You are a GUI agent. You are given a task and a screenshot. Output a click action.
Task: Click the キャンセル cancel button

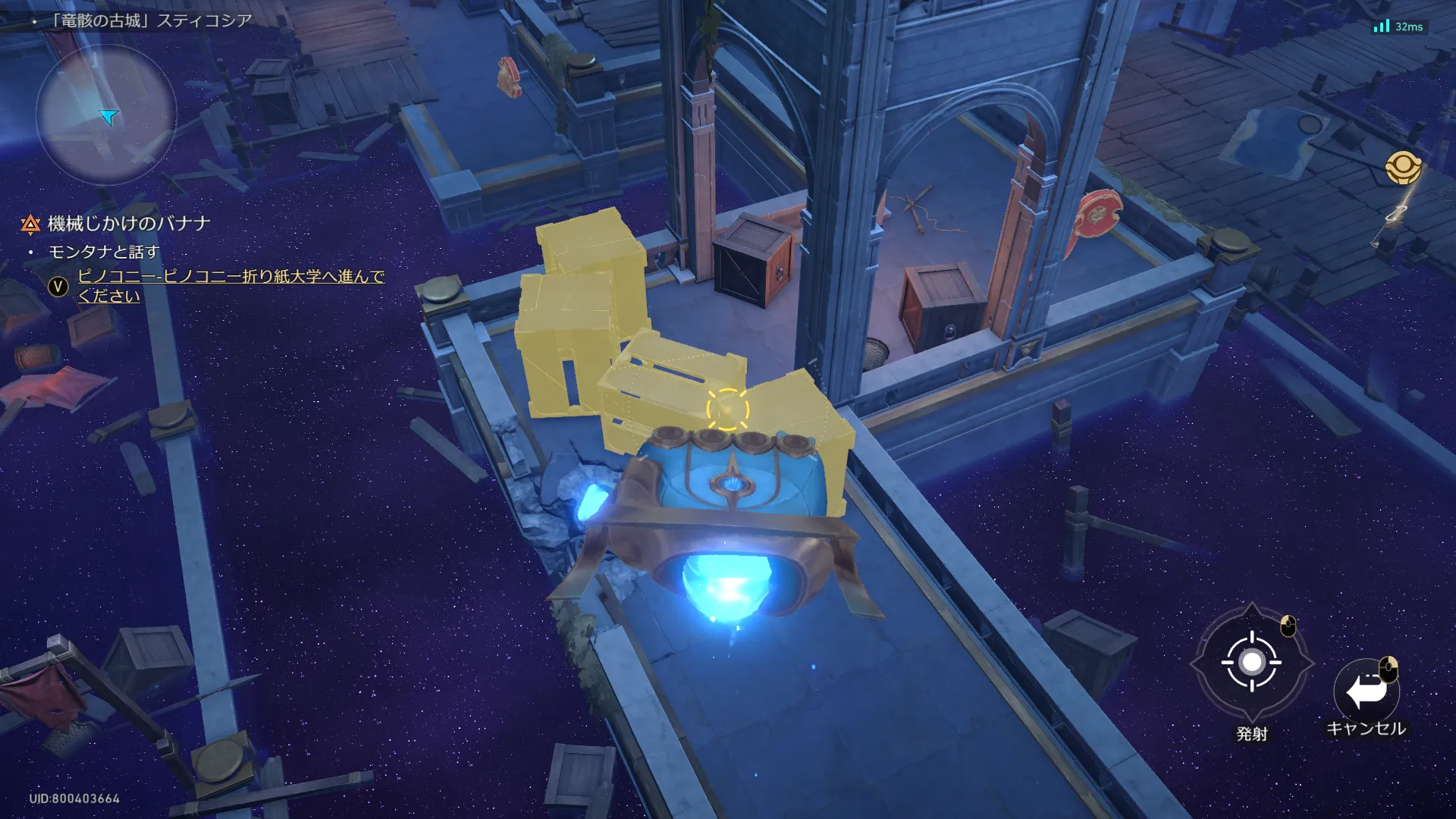[1366, 692]
